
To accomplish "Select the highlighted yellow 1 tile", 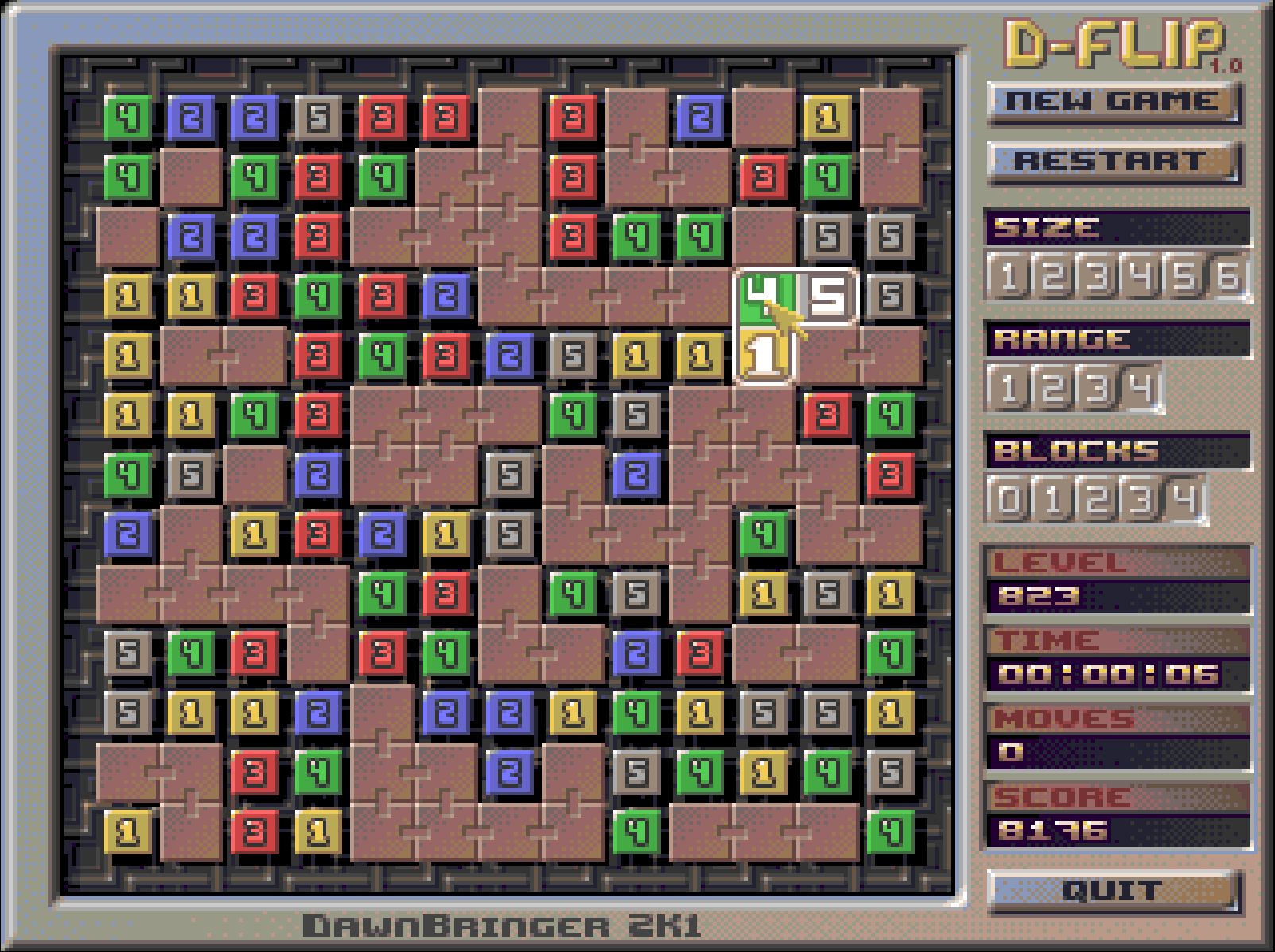I will 763,356.
